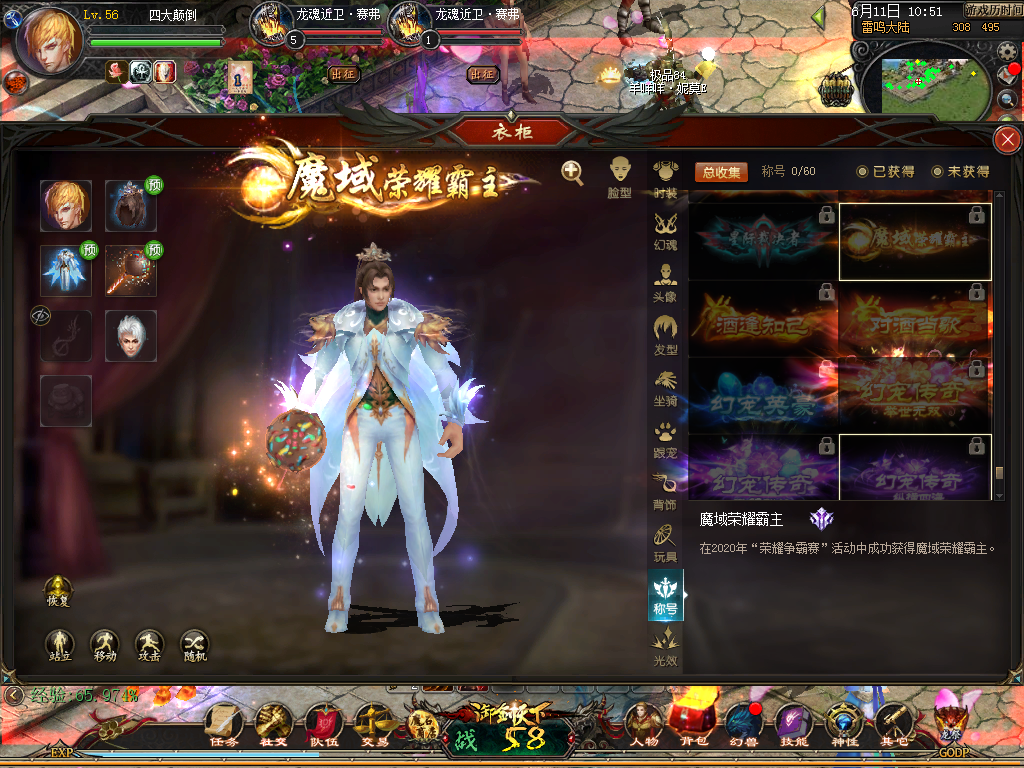
Task: Open the 发型 hairstyle tab
Action: (665, 335)
